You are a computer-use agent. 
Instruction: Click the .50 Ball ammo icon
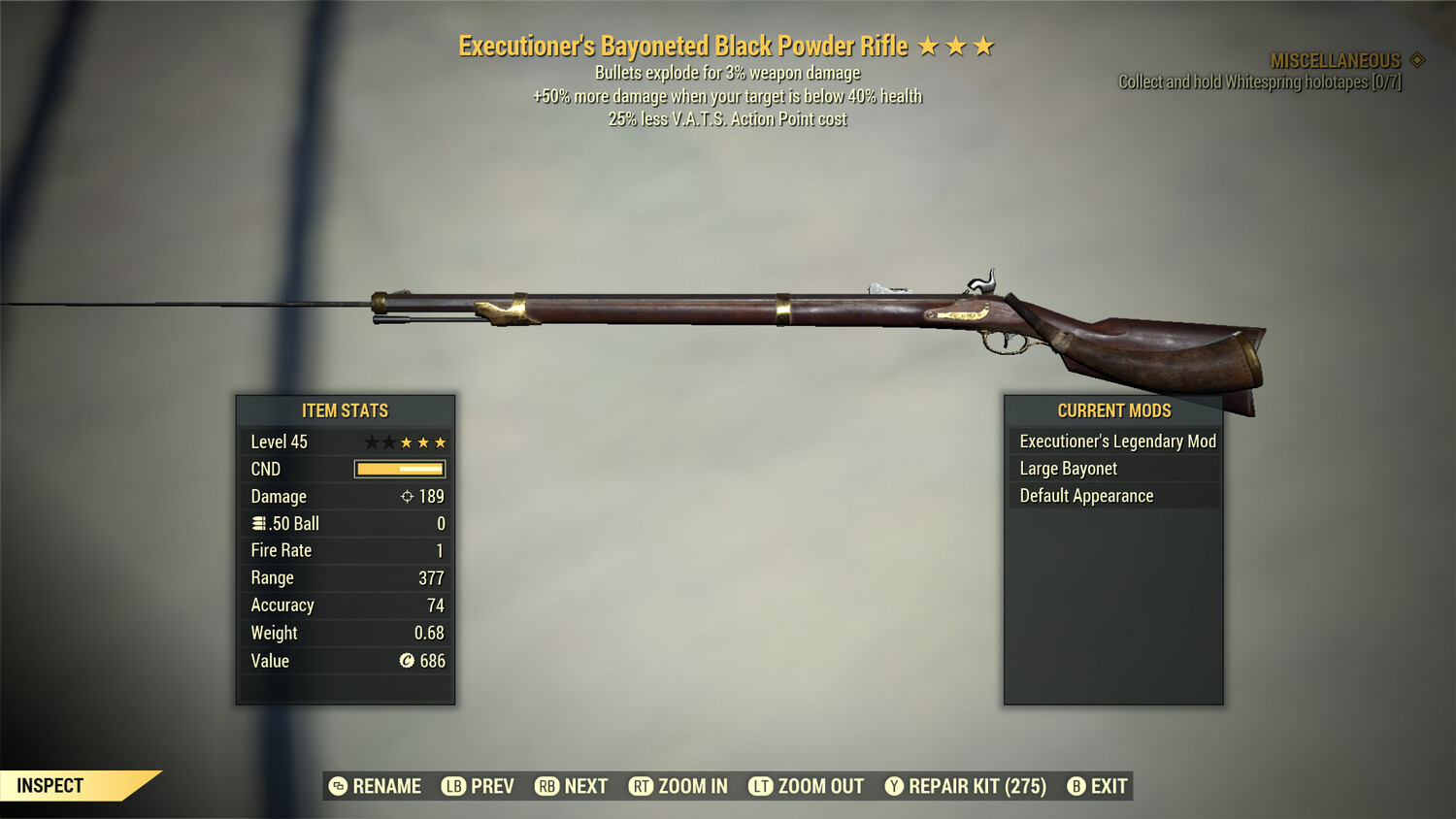259,523
